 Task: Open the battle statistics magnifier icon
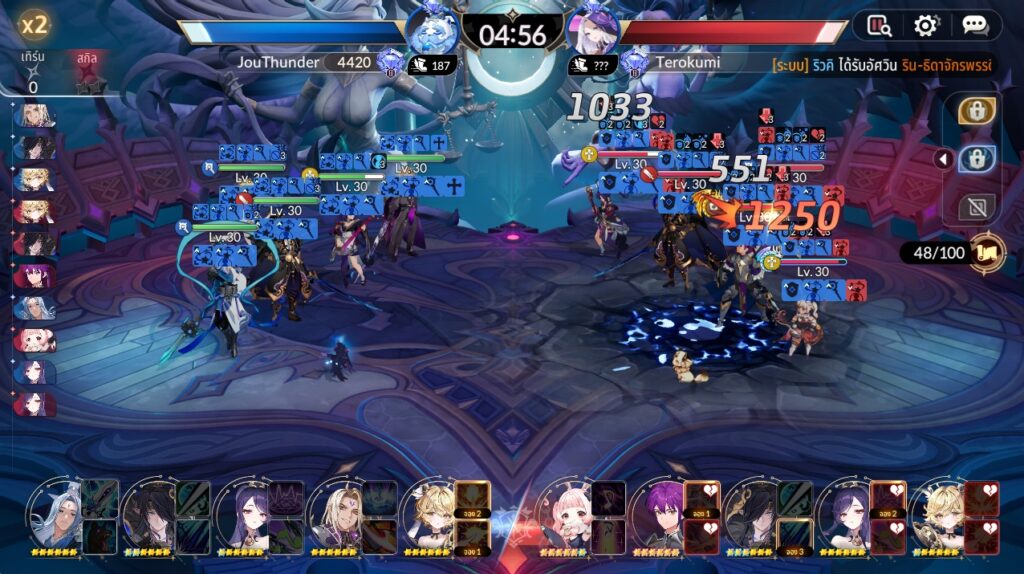880,25
